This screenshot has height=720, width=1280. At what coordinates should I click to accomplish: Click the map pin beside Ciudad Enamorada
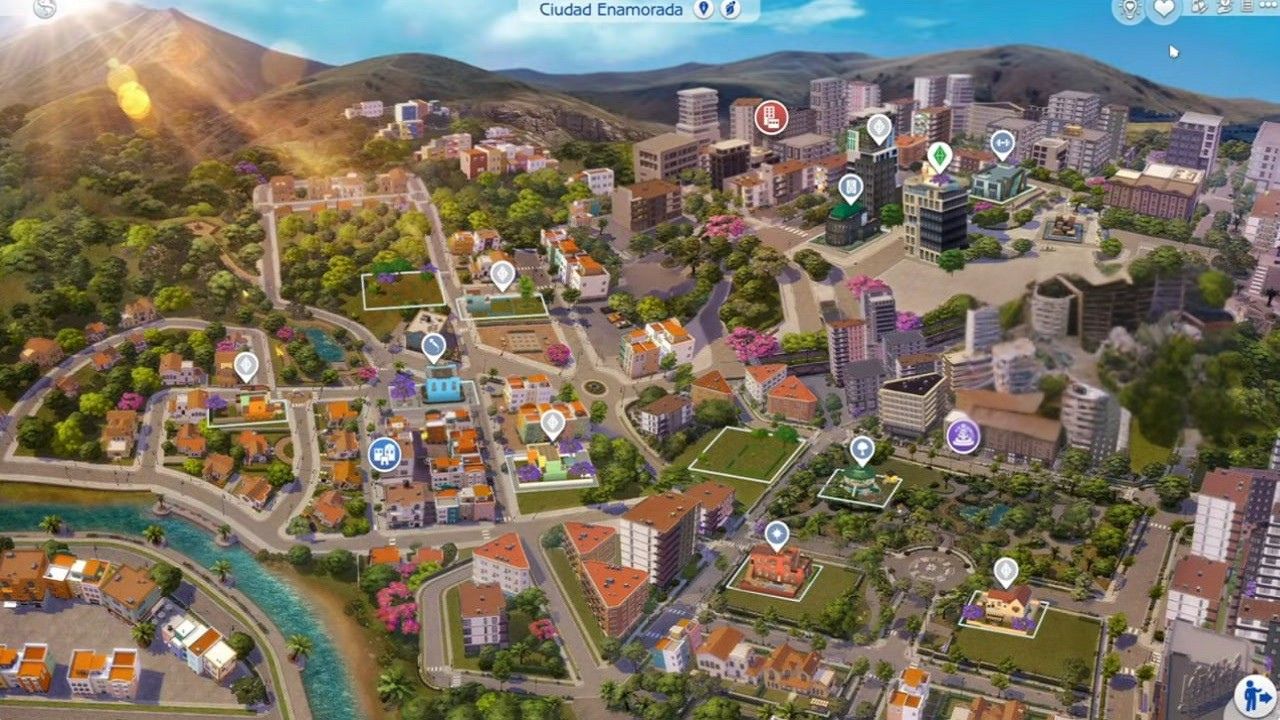point(705,10)
